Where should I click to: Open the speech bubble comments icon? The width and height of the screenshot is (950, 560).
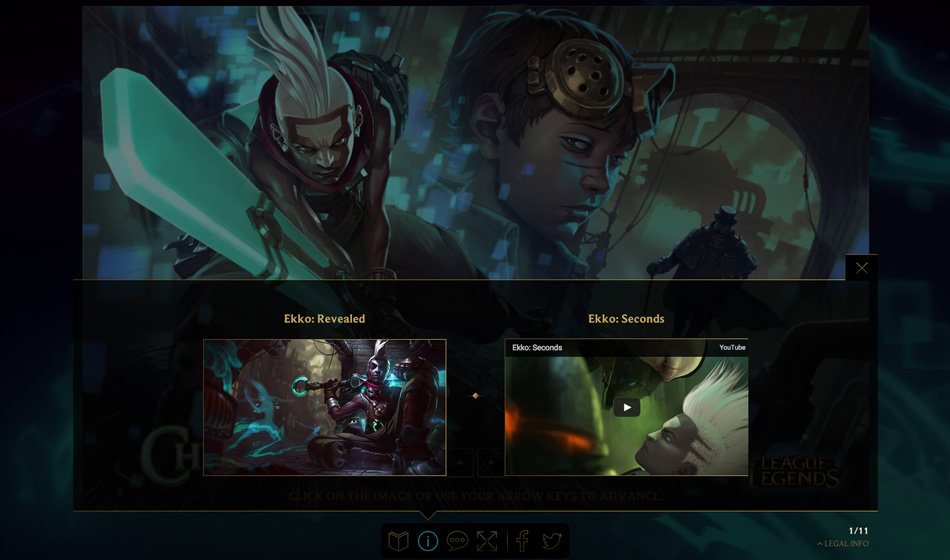pyautogui.click(x=457, y=541)
